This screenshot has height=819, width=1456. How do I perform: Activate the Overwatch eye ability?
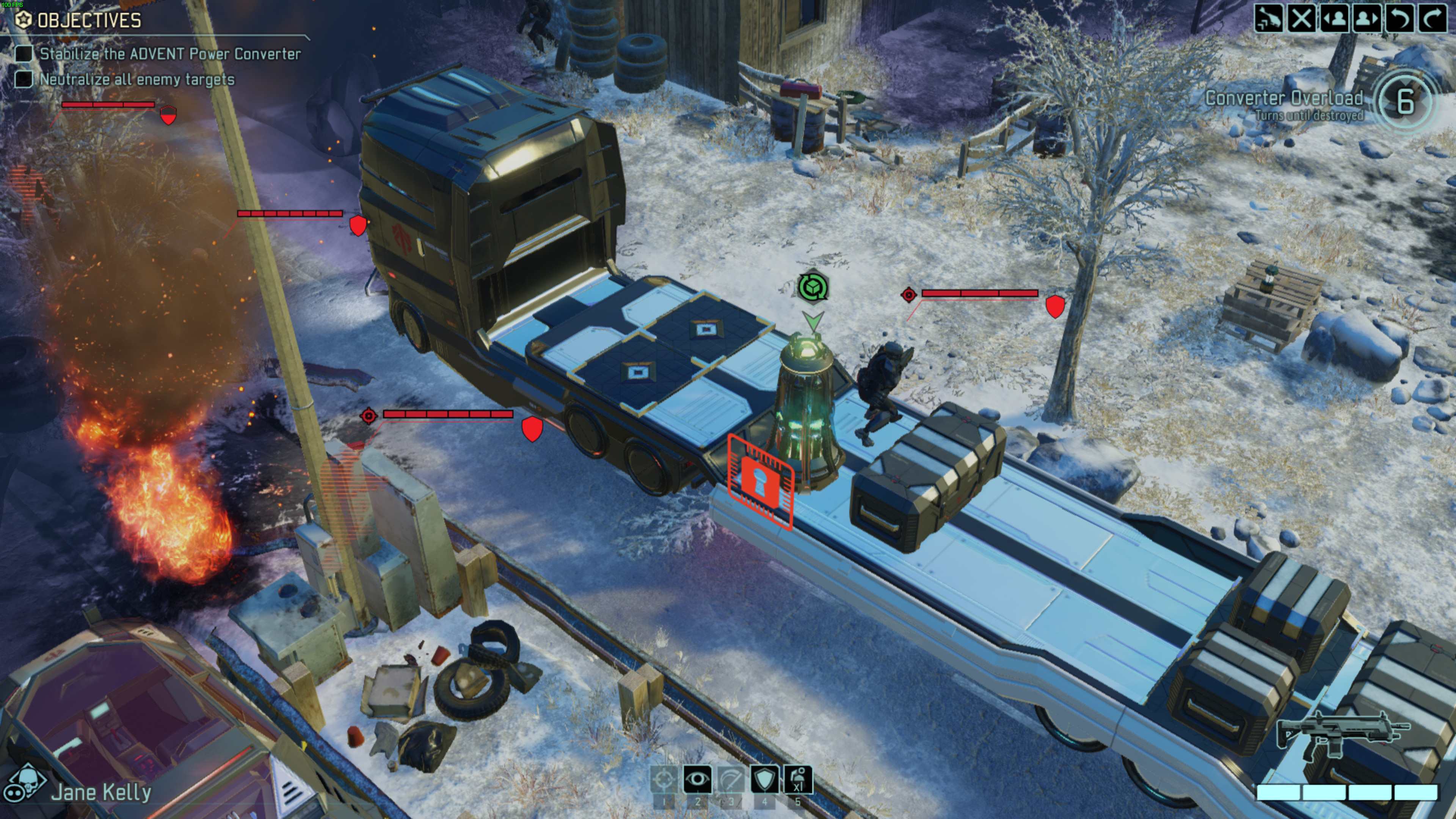point(697,780)
